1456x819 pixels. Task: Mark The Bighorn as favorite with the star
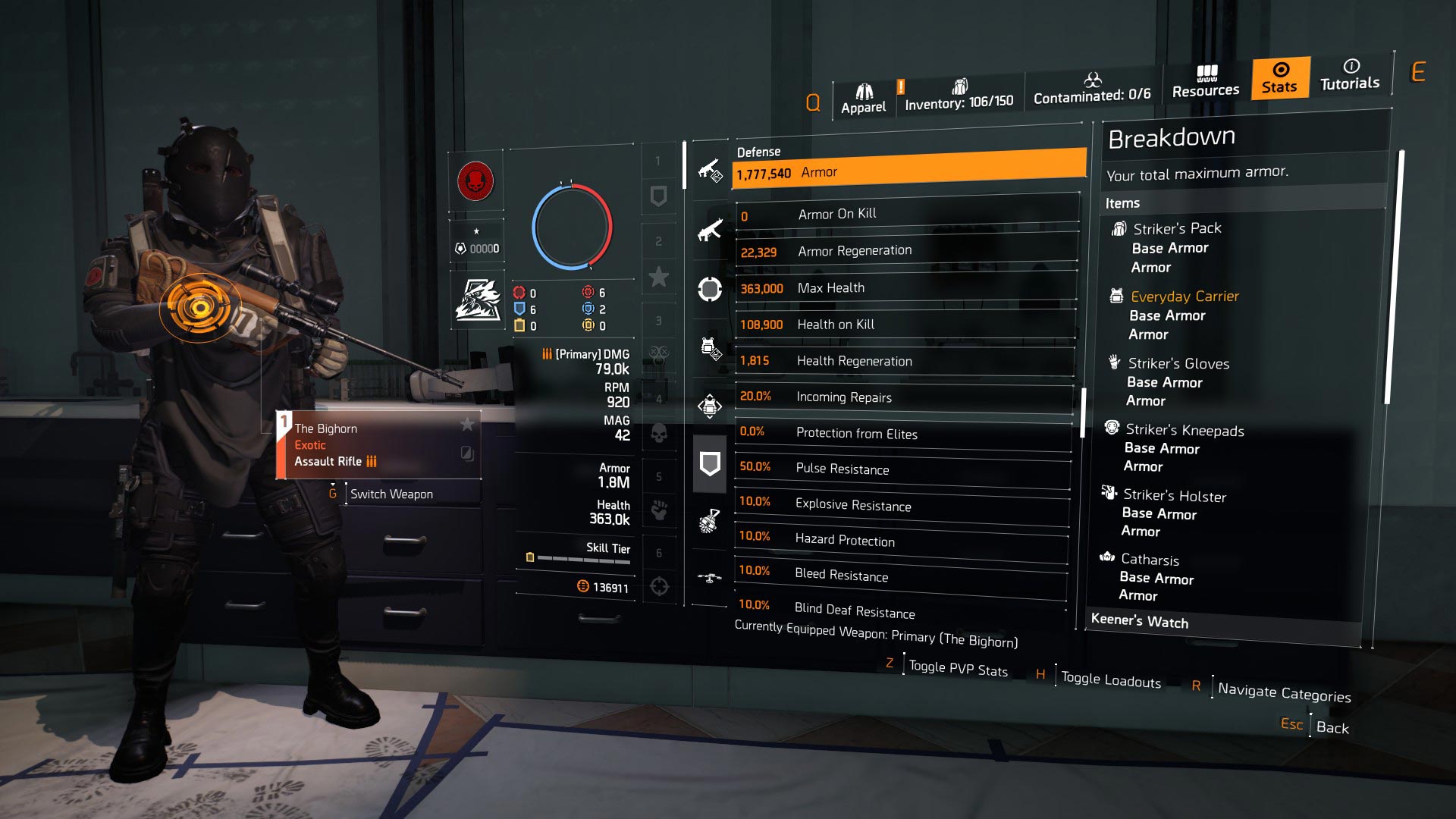coord(468,424)
